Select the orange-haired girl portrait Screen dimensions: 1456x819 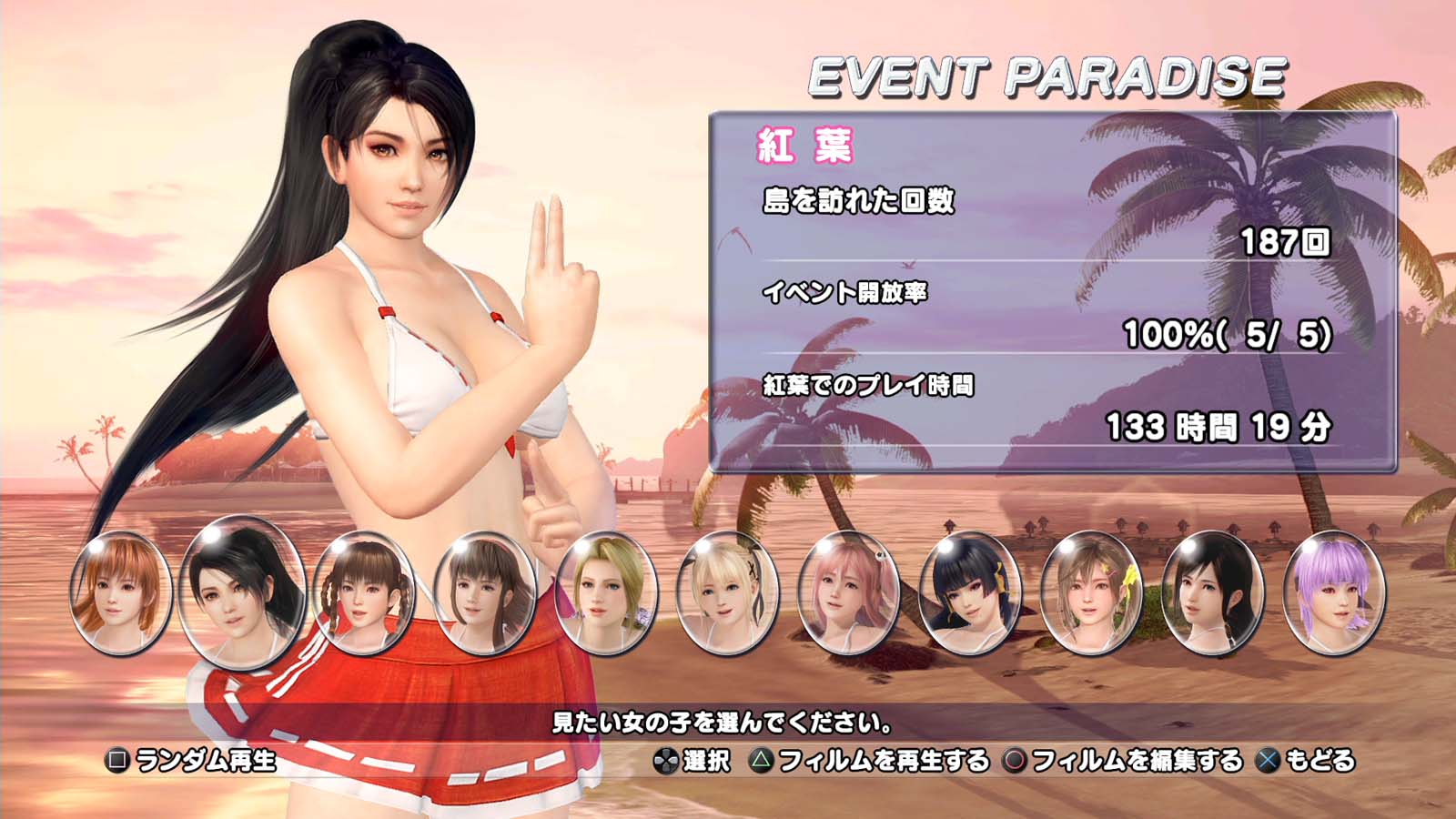[121, 593]
